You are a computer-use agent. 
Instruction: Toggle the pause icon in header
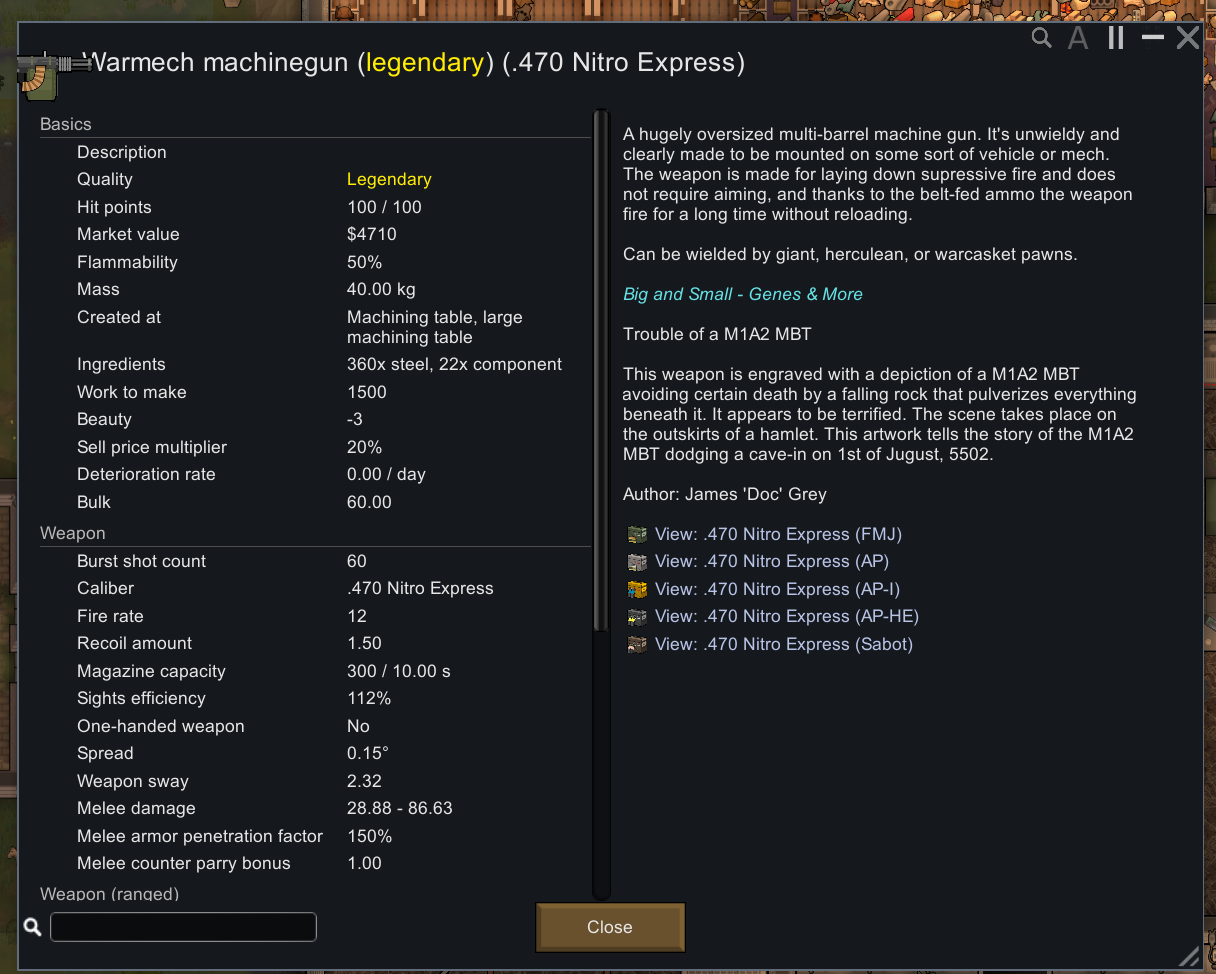click(x=1116, y=39)
